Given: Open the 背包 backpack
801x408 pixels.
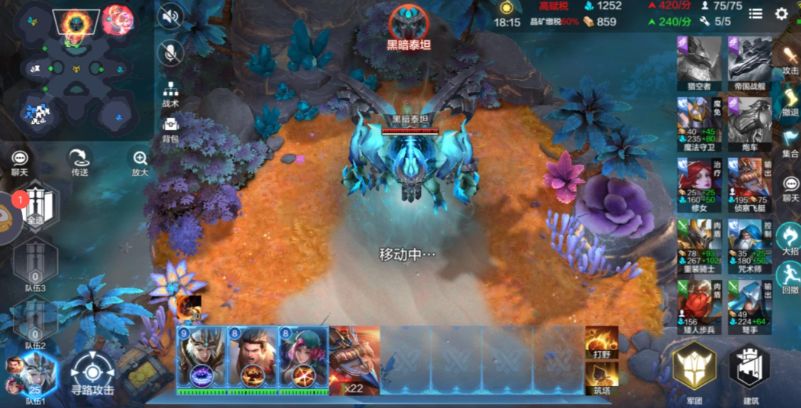Looking at the screenshot, I should (171, 128).
